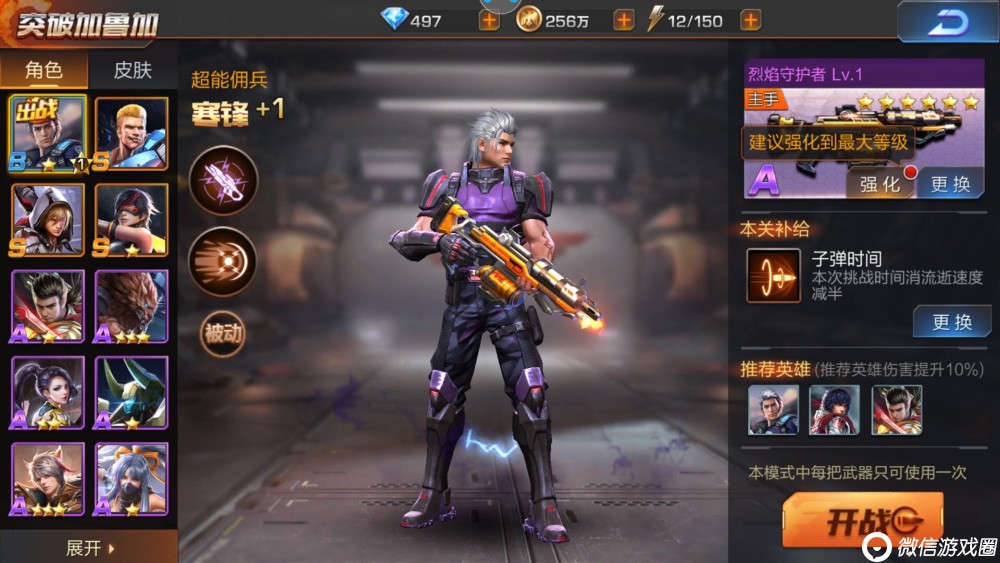The height and width of the screenshot is (563, 1000).
Task: Inspect the orange energy blast skill icon
Action: pos(223,261)
